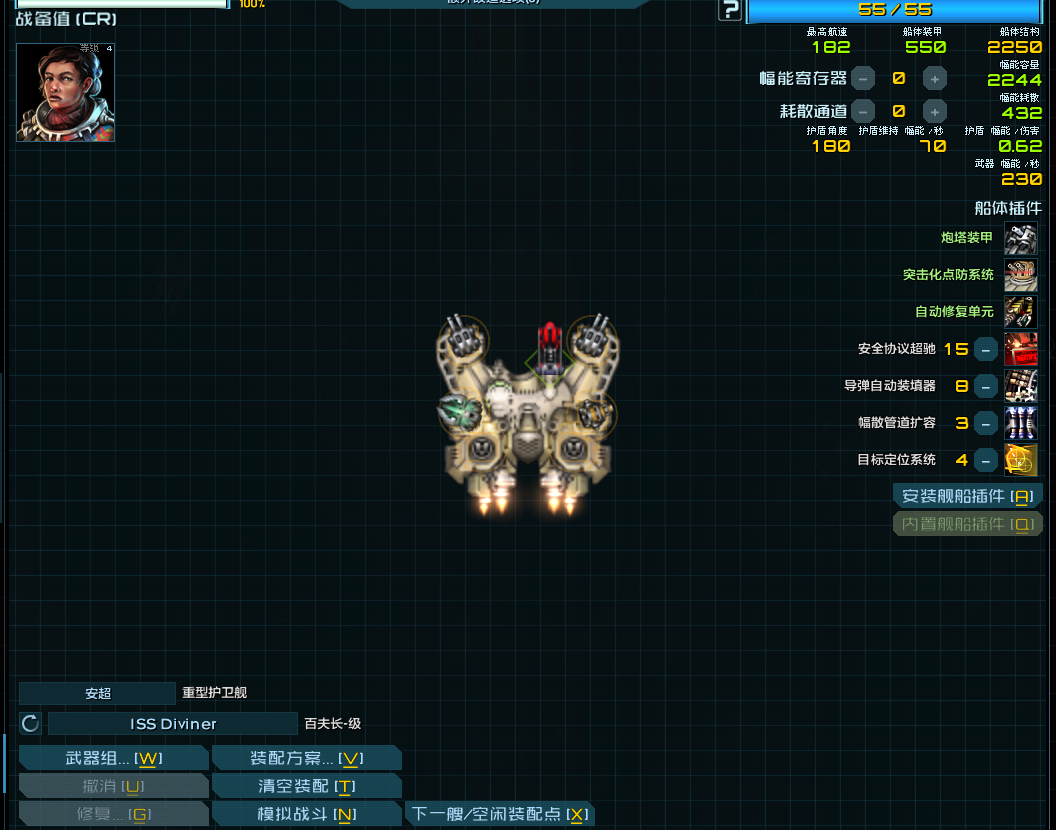Select the 自动修复单元 hullmod icon
The width and height of the screenshot is (1056, 830).
[x=1021, y=312]
